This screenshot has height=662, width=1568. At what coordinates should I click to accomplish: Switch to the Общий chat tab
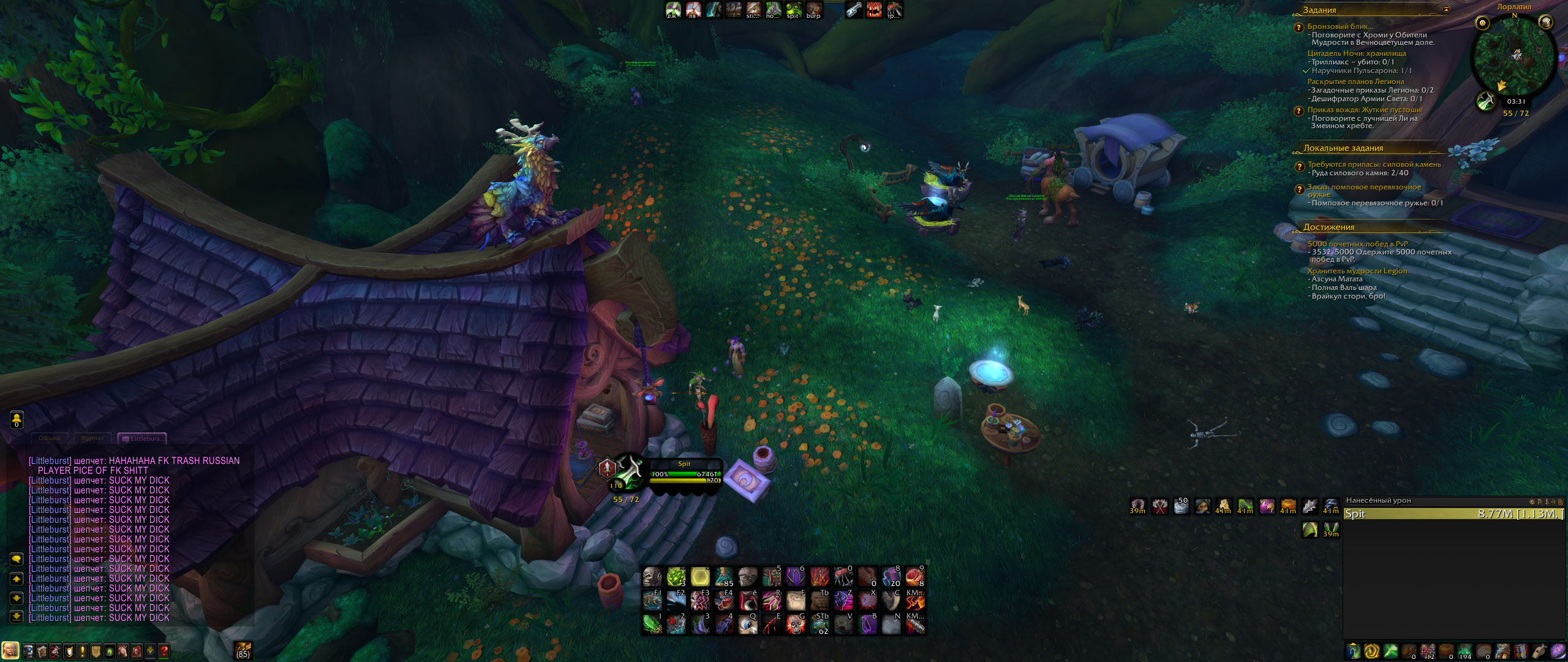pos(50,438)
